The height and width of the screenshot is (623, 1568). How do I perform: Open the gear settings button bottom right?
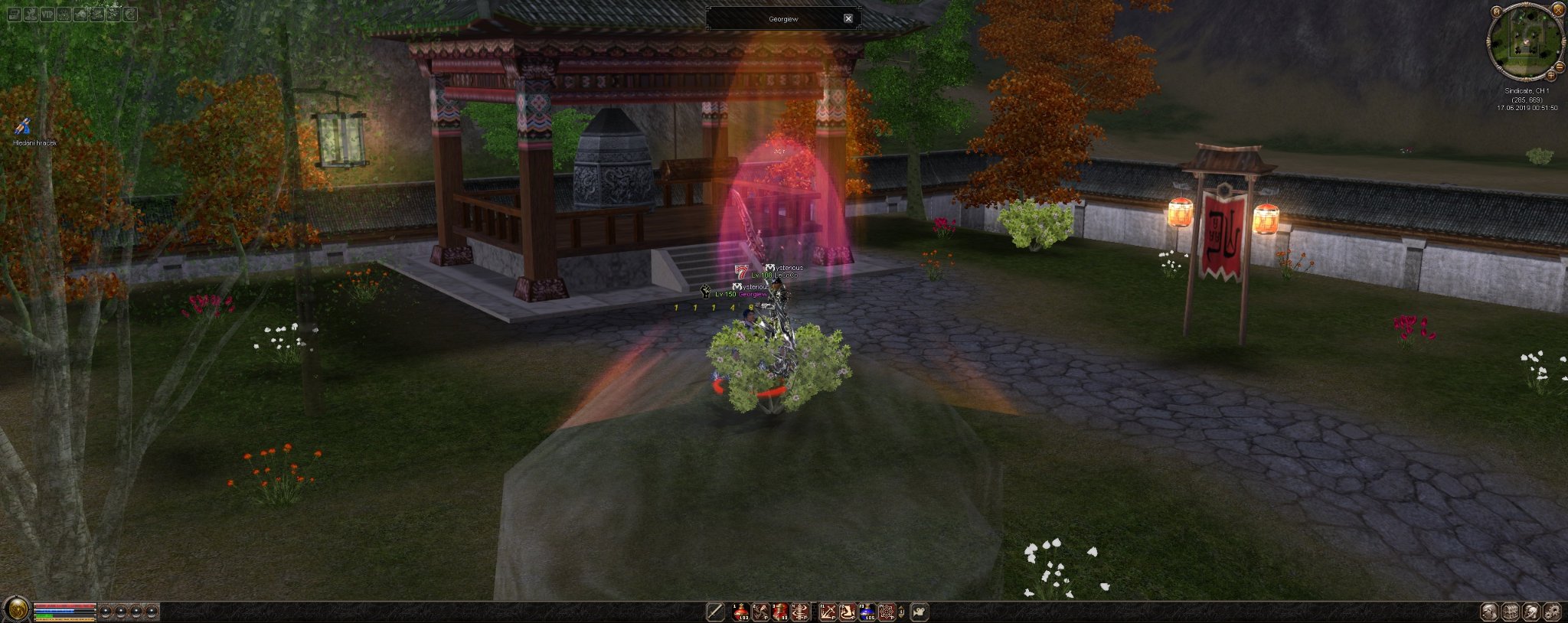pos(1551,612)
